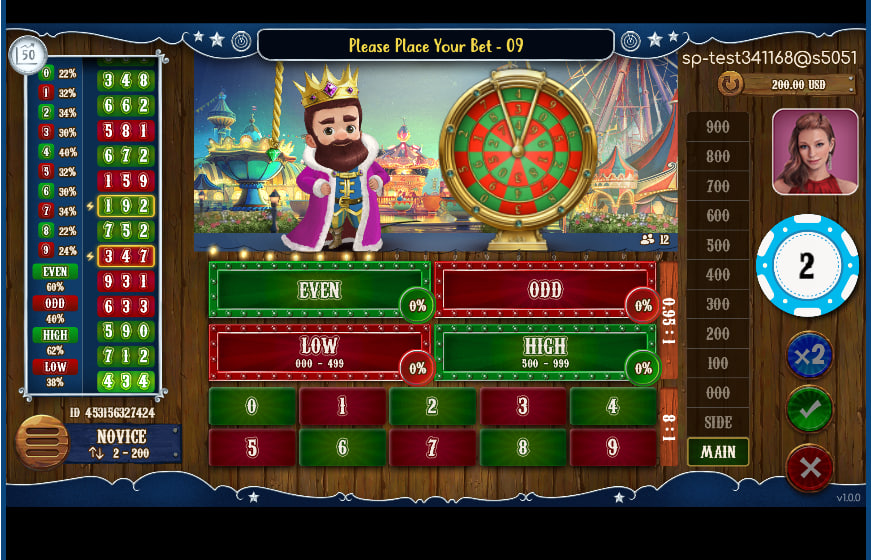Viewport: 880px width, 560px height.
Task: Confirm bet with green checkmark button
Action: pyautogui.click(x=809, y=410)
